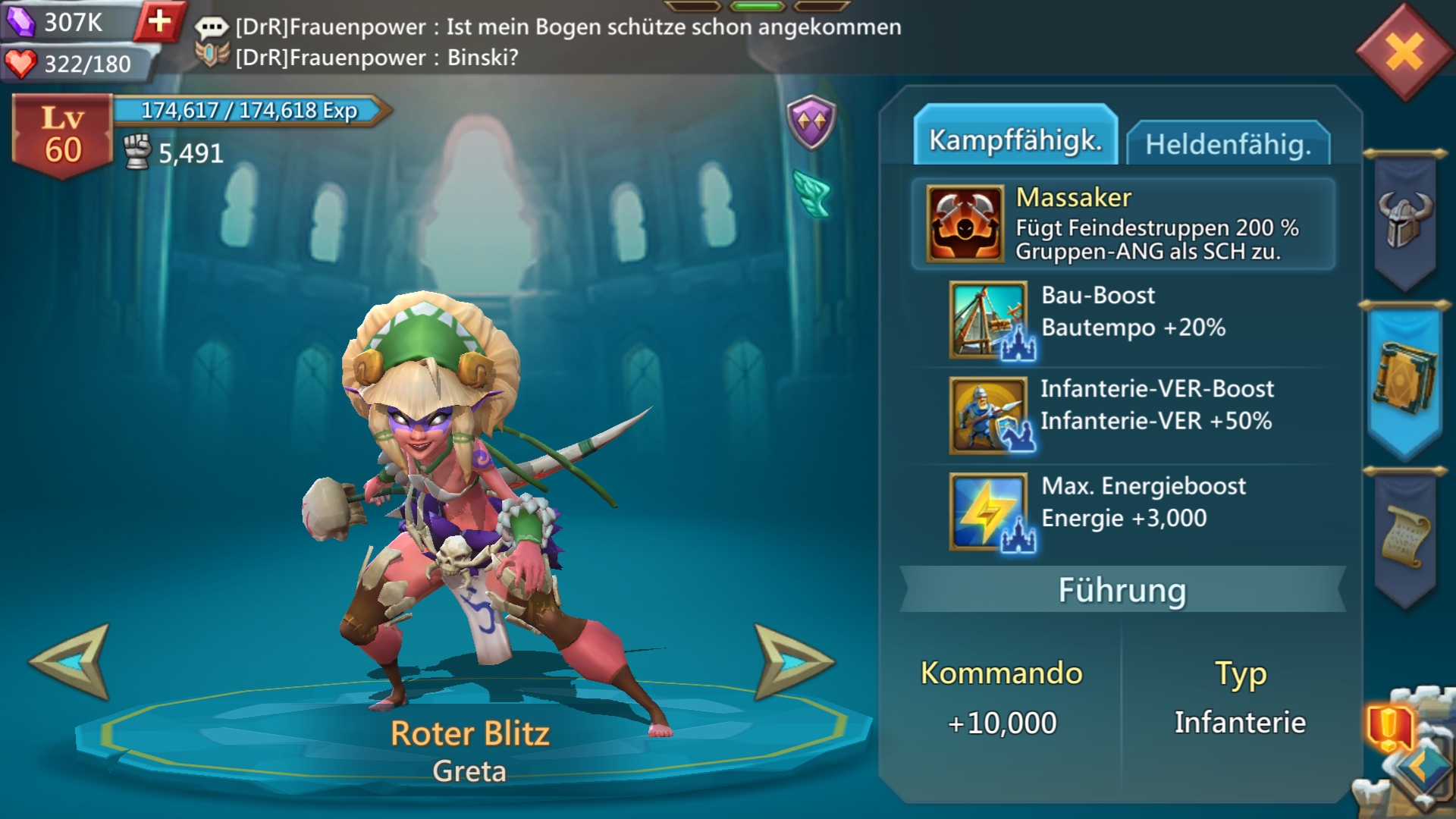Open the horned helmet banner tab
This screenshot has width=1456, height=819.
[x=1405, y=220]
